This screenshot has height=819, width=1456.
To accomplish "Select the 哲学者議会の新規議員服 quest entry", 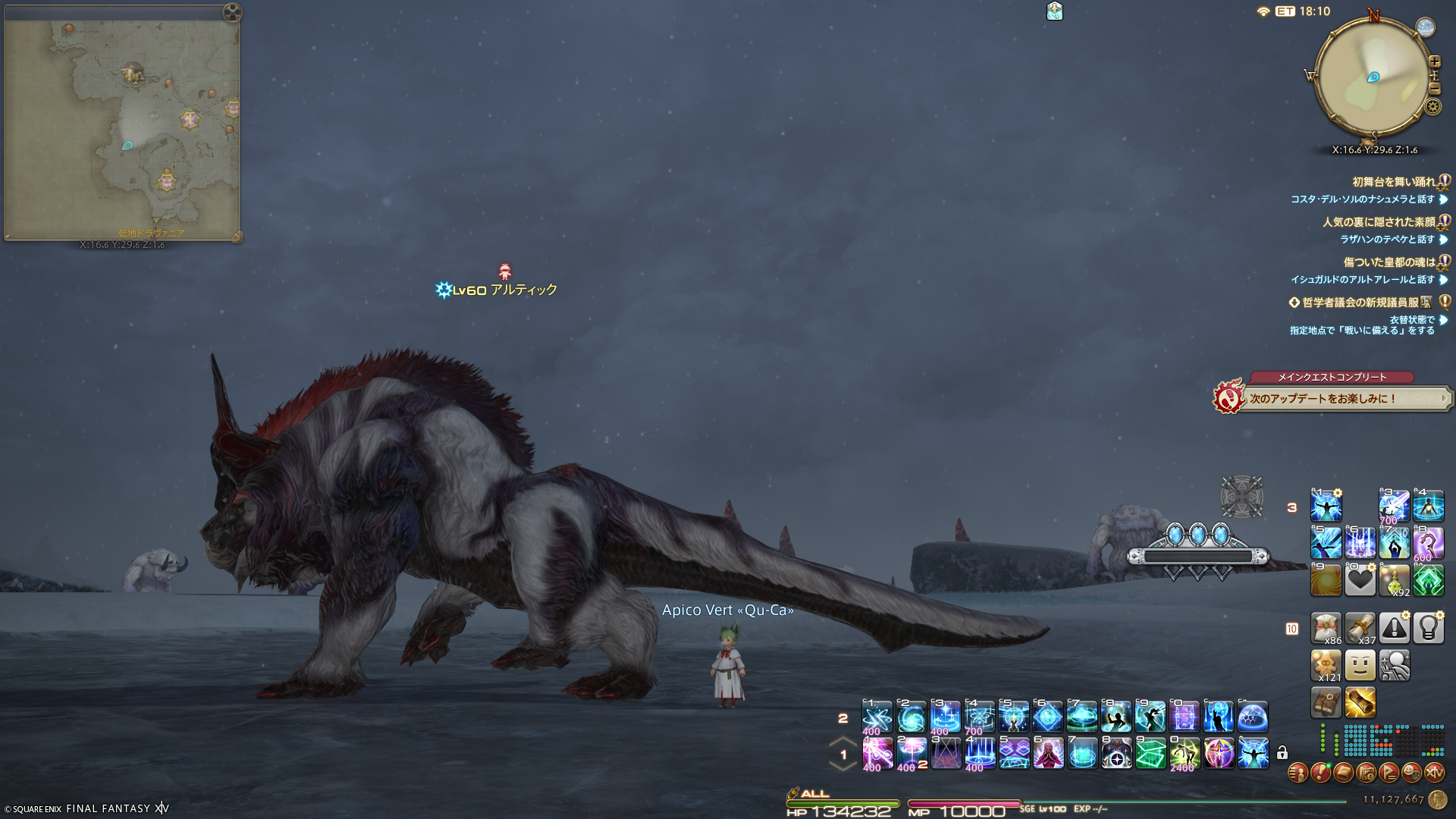I will (1360, 303).
